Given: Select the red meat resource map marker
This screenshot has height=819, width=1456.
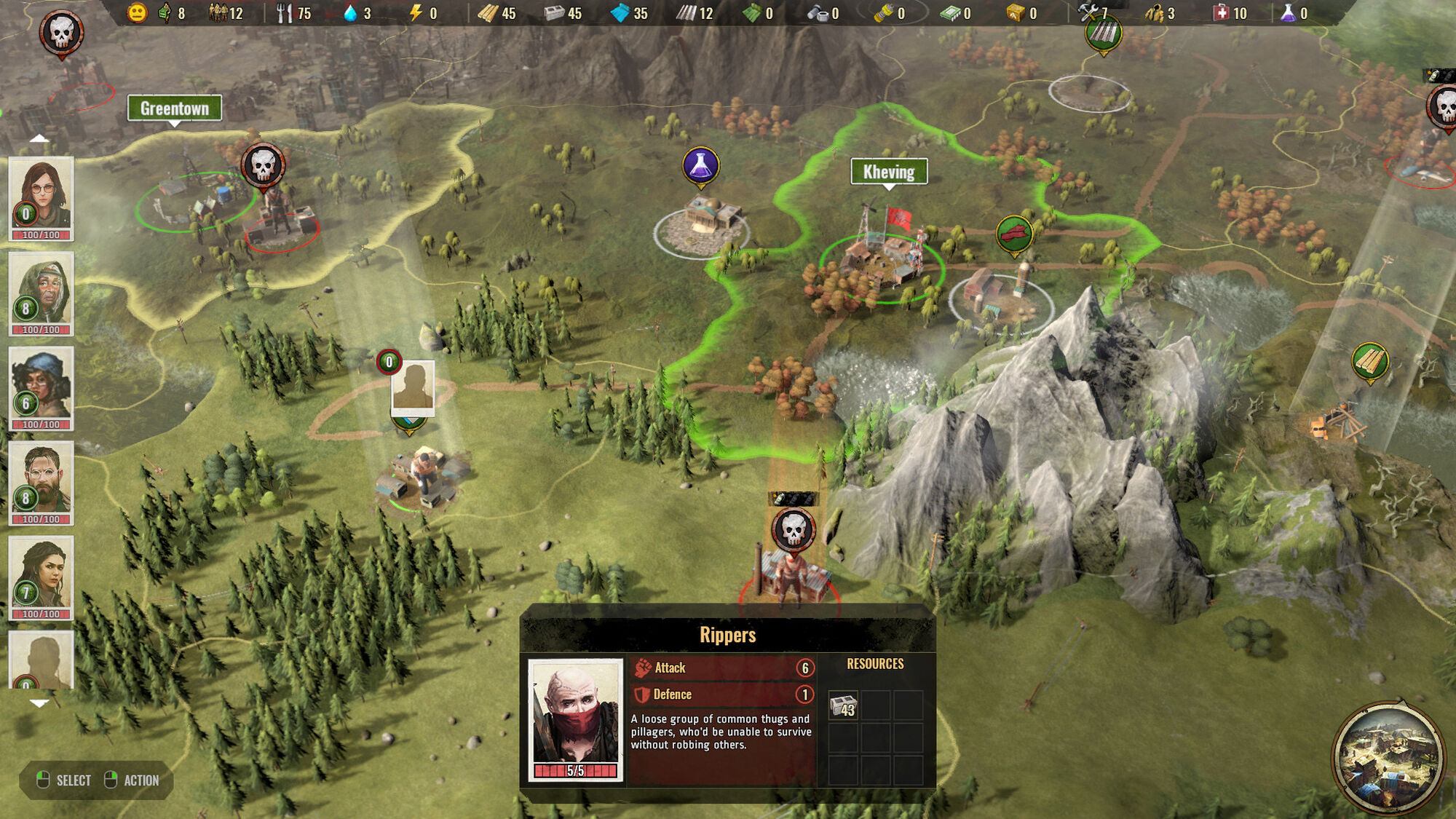Looking at the screenshot, I should tap(1014, 234).
